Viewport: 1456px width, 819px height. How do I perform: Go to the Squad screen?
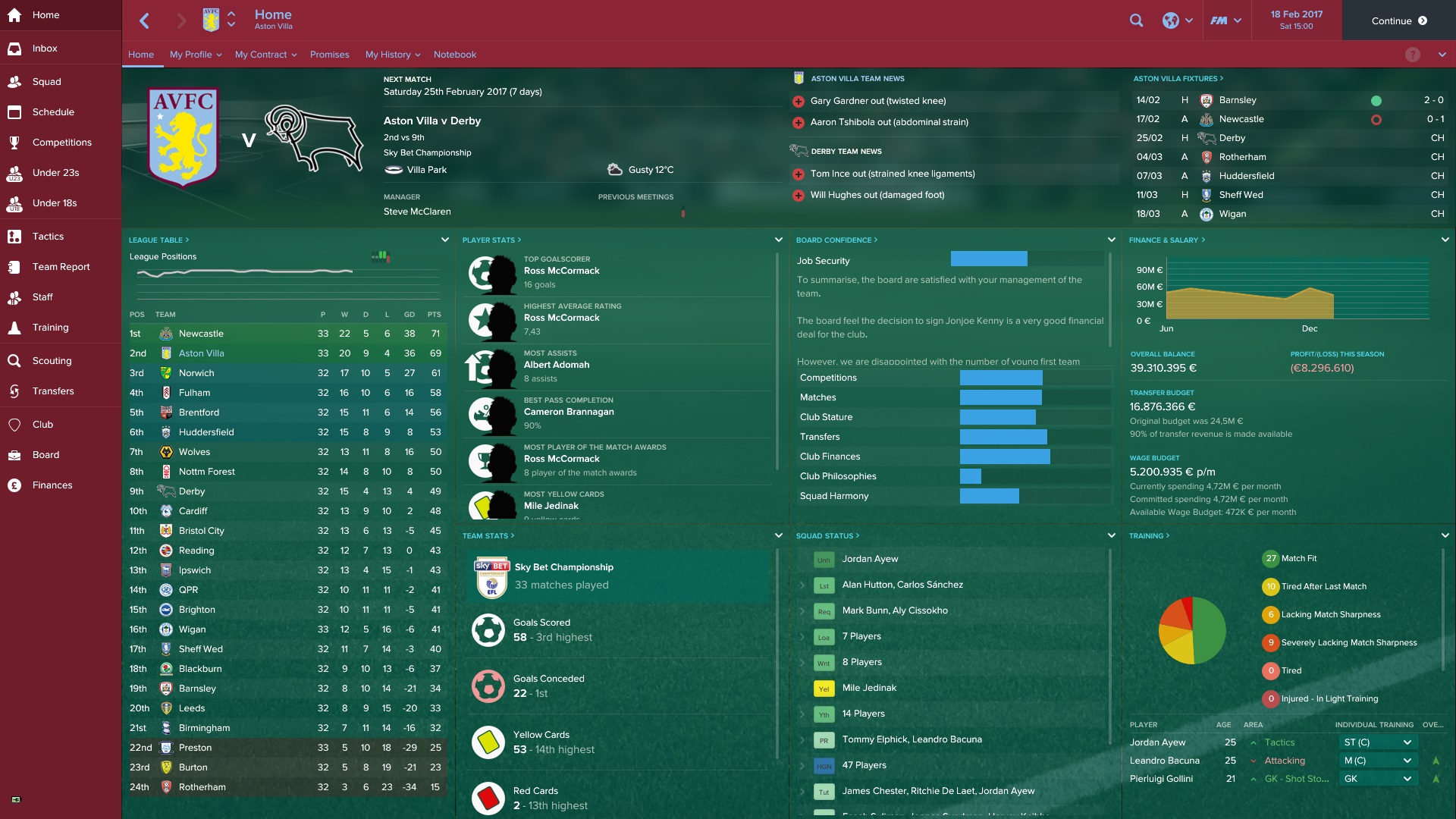46,82
